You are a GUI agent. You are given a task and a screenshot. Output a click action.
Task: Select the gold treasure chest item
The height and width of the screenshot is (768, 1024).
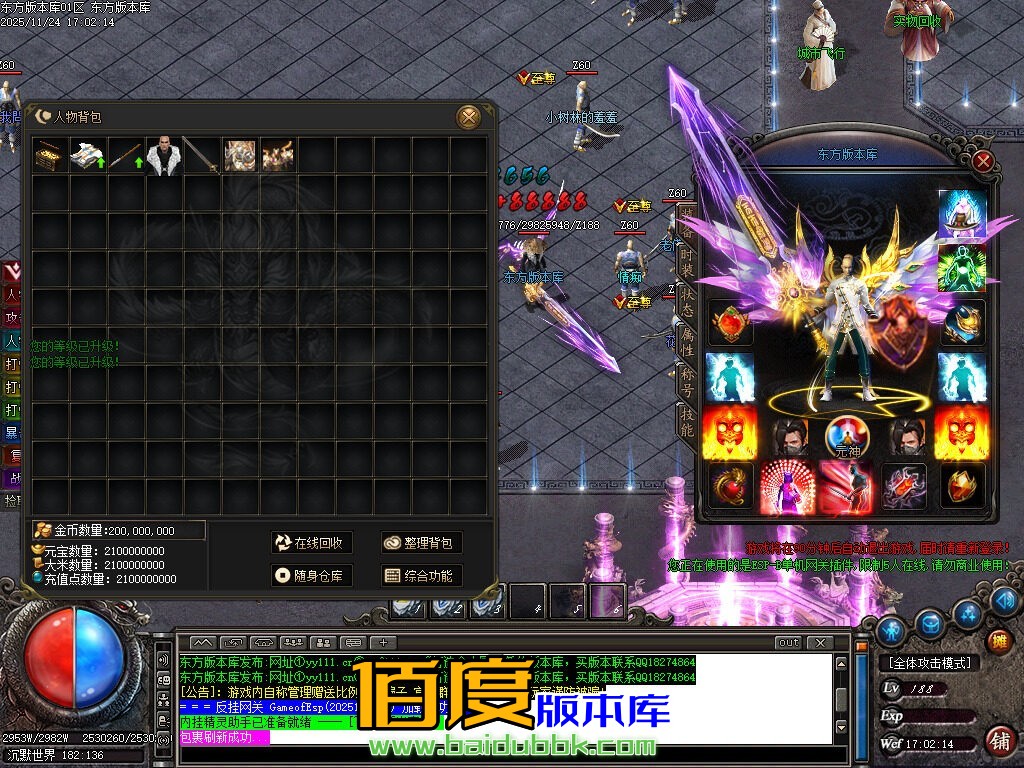tap(48, 156)
